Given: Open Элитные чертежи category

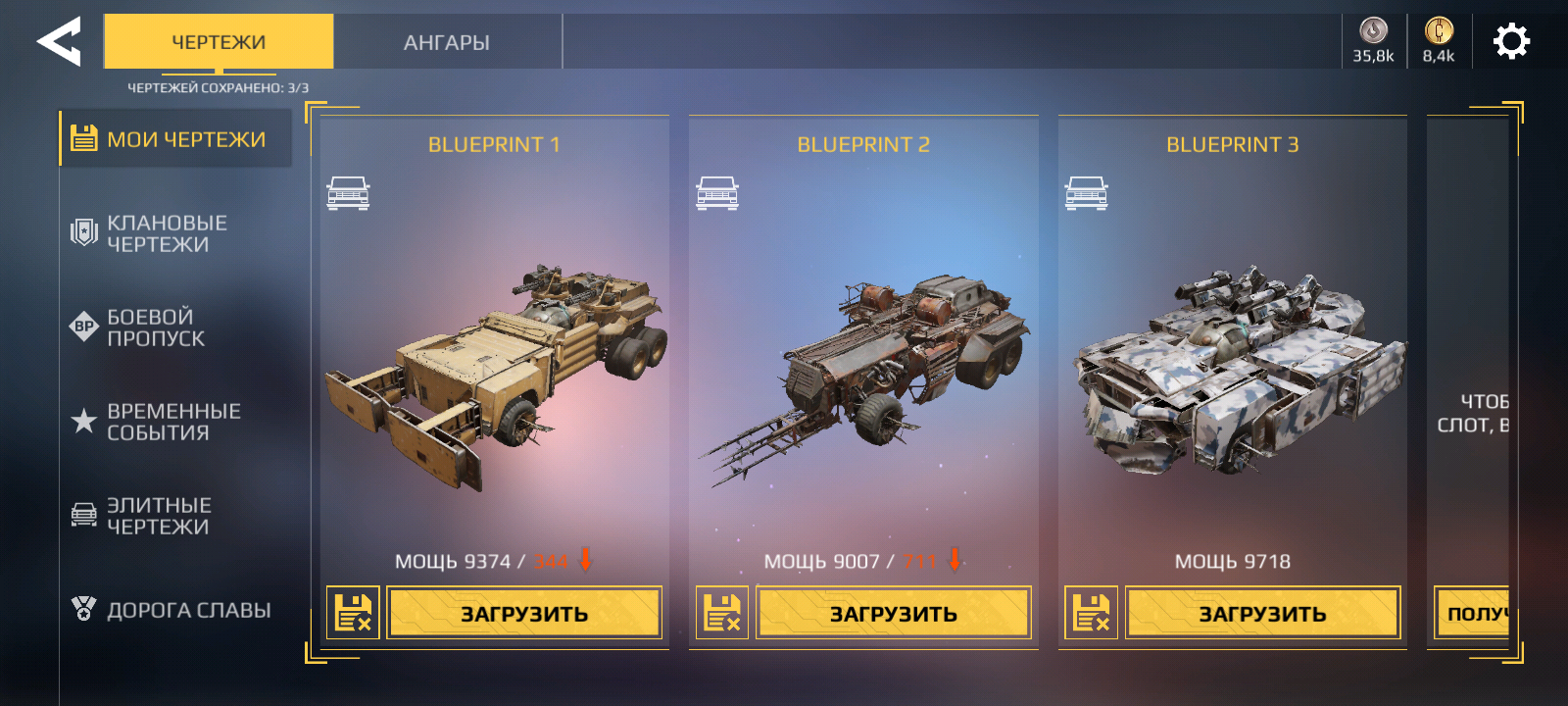Looking at the screenshot, I should click(159, 516).
